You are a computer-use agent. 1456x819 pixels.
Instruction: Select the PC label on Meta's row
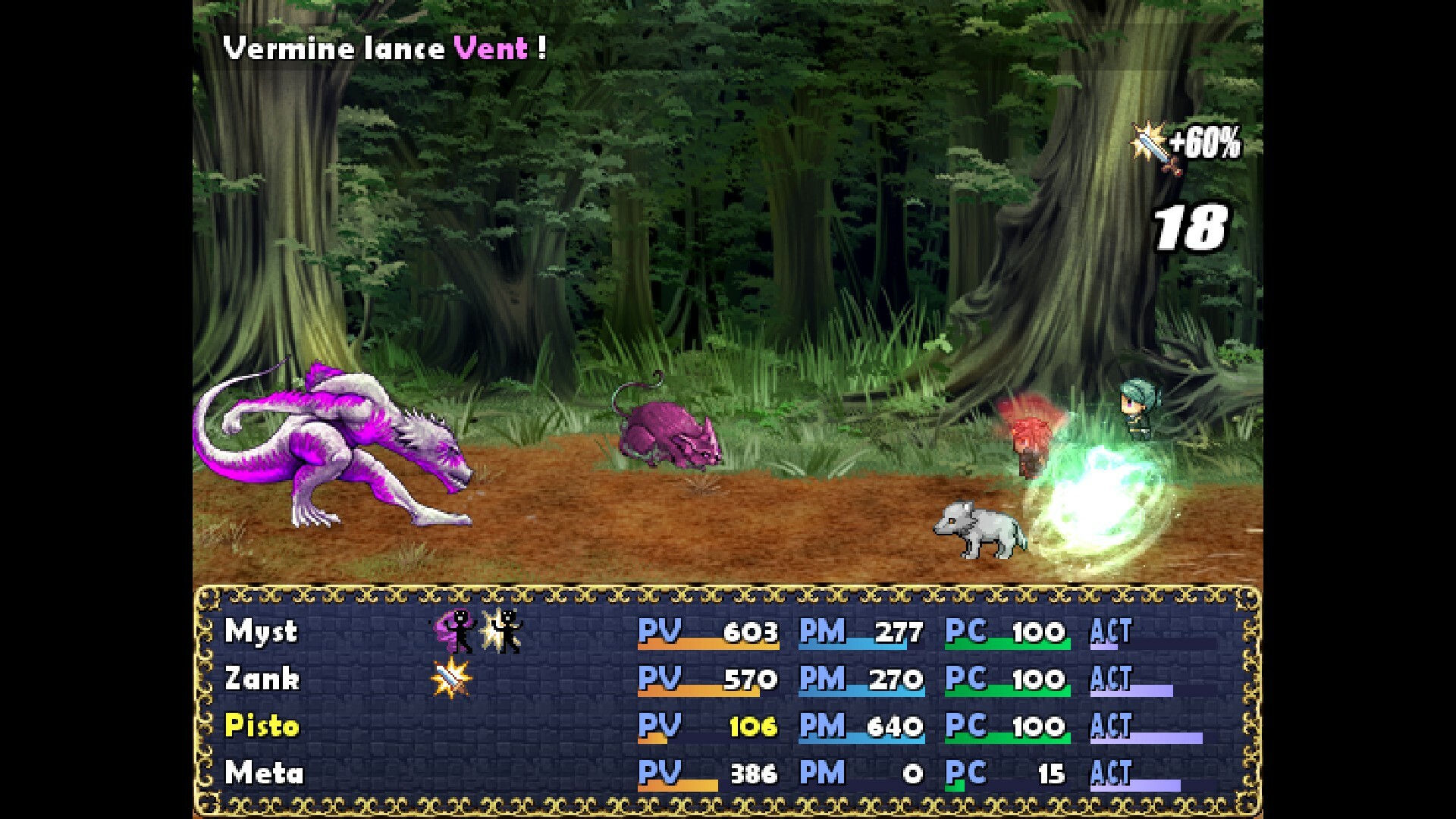point(968,773)
